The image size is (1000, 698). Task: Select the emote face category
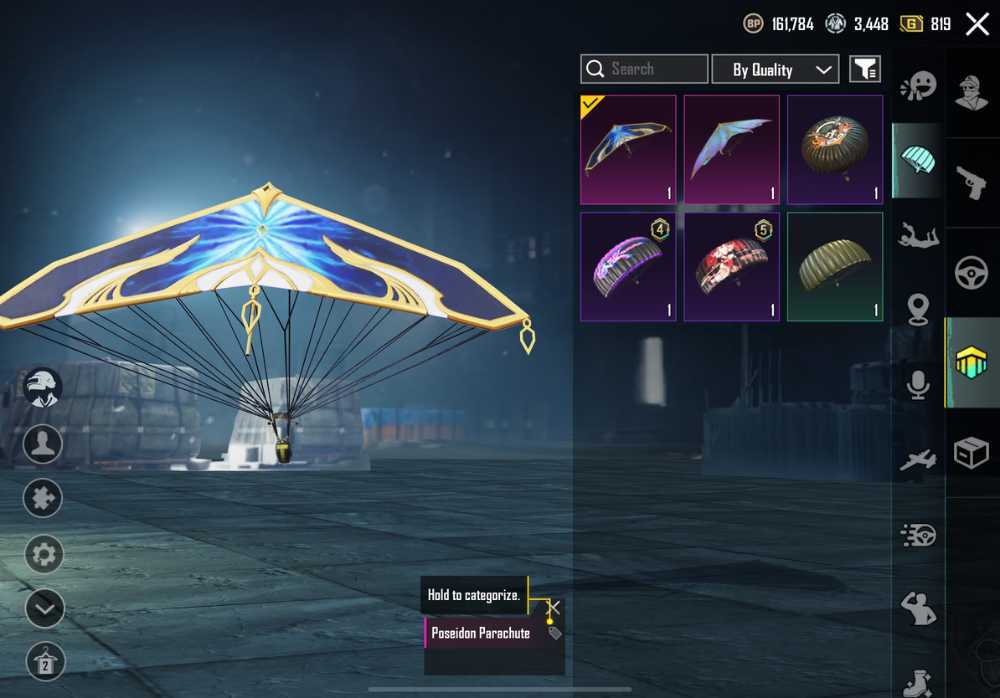pyautogui.click(x=918, y=86)
